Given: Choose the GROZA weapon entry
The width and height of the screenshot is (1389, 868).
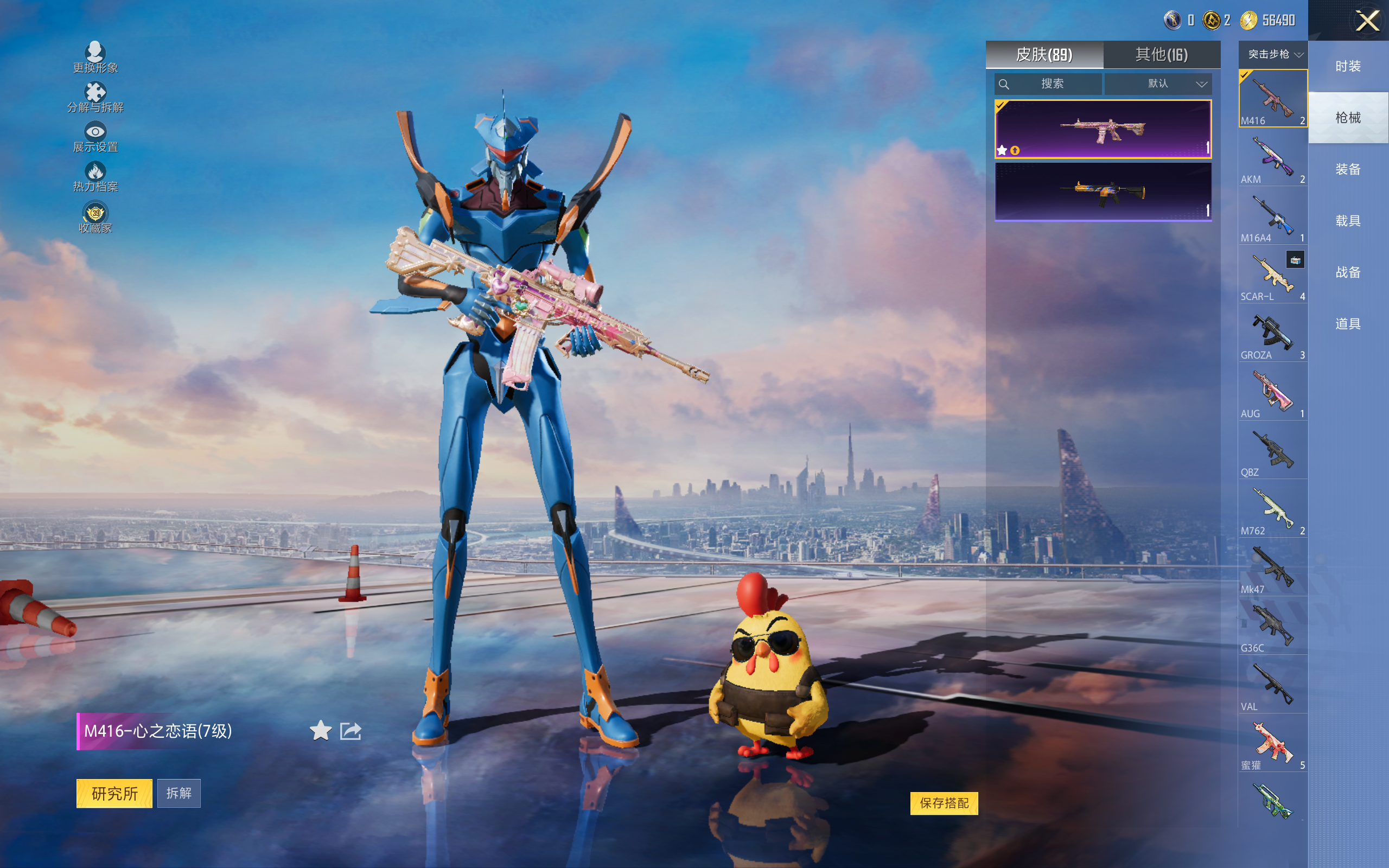Looking at the screenshot, I should point(1272,334).
